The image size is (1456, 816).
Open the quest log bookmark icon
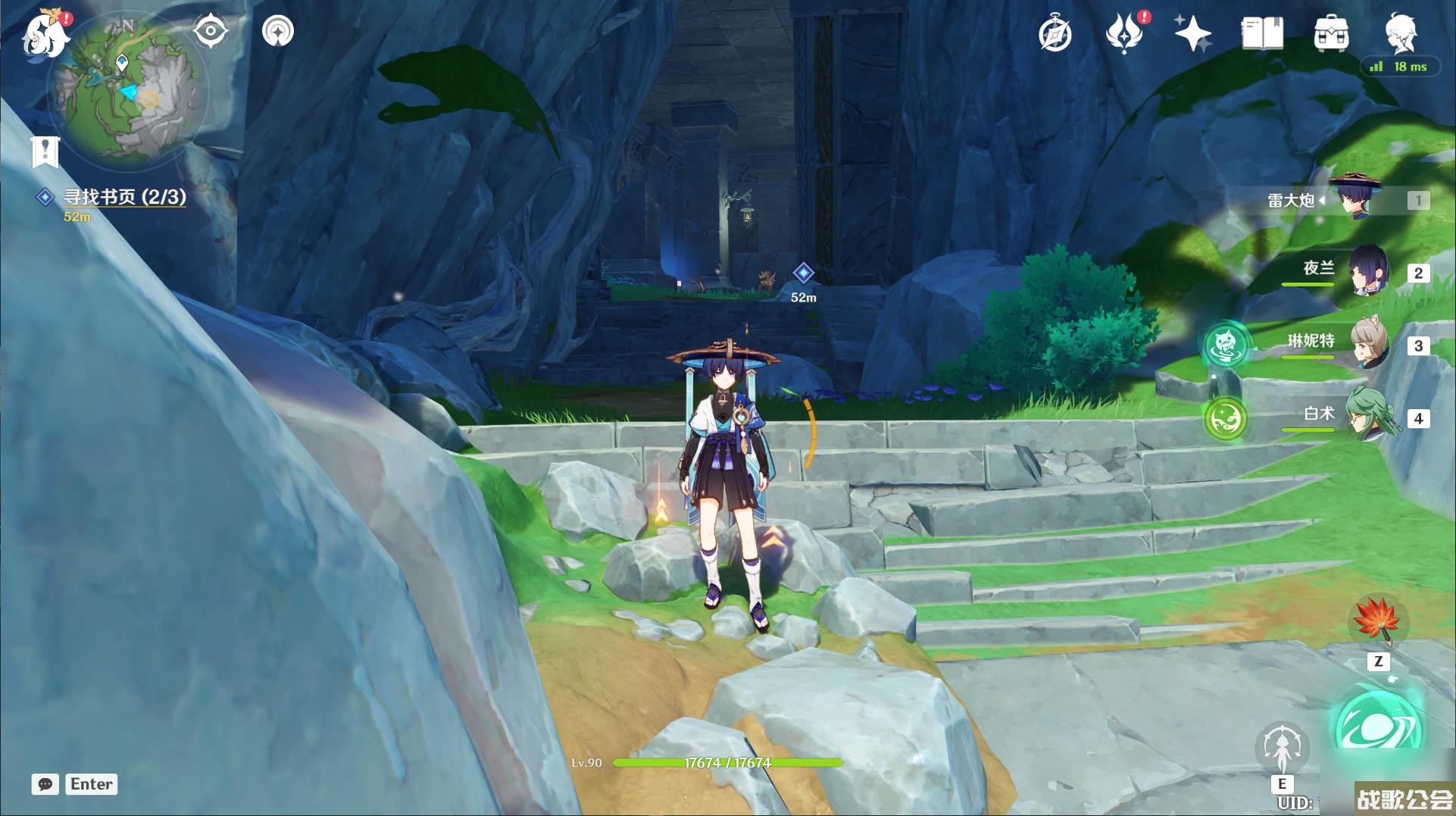coord(45,152)
